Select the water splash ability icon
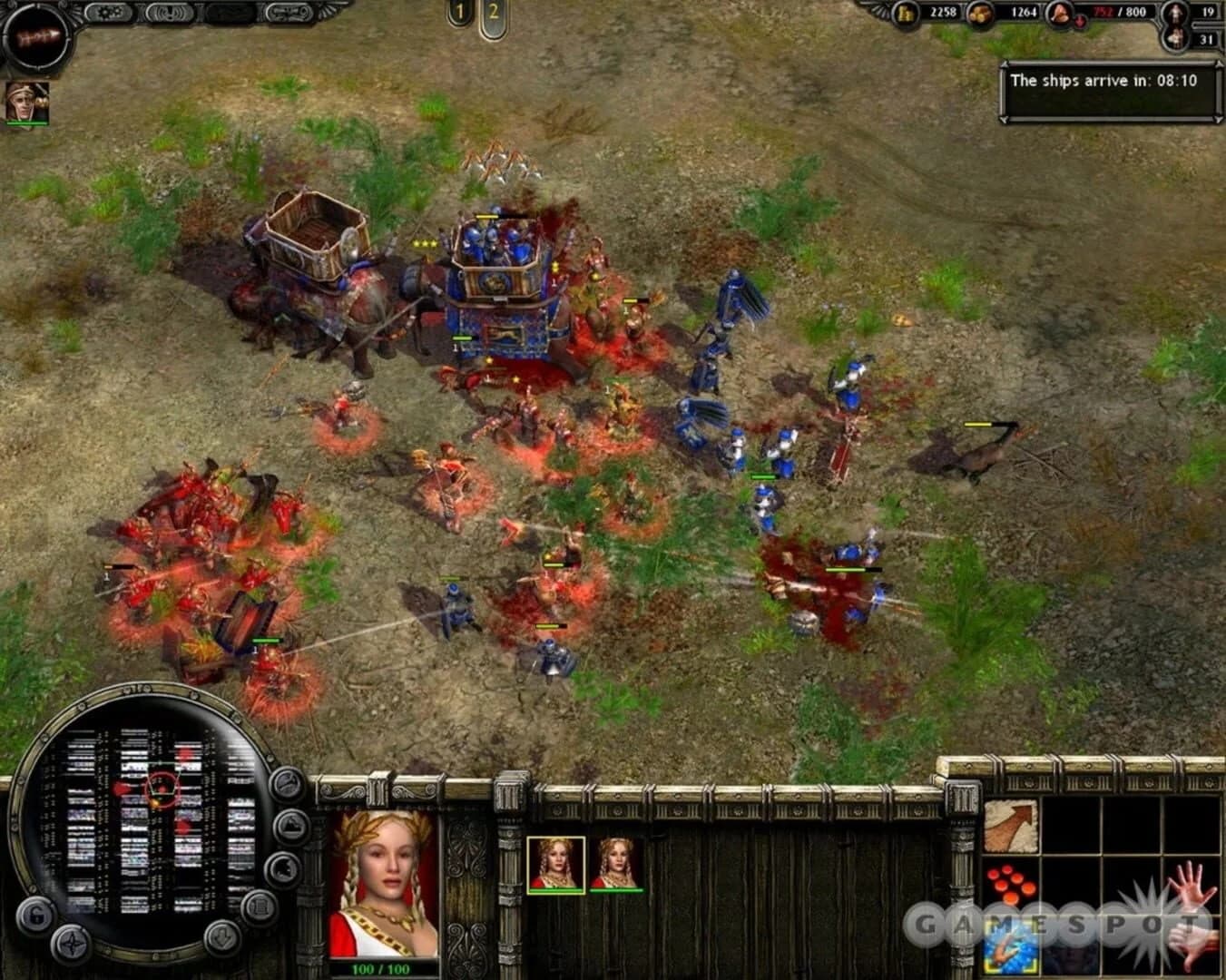This screenshot has height=980, width=1226. (1009, 946)
